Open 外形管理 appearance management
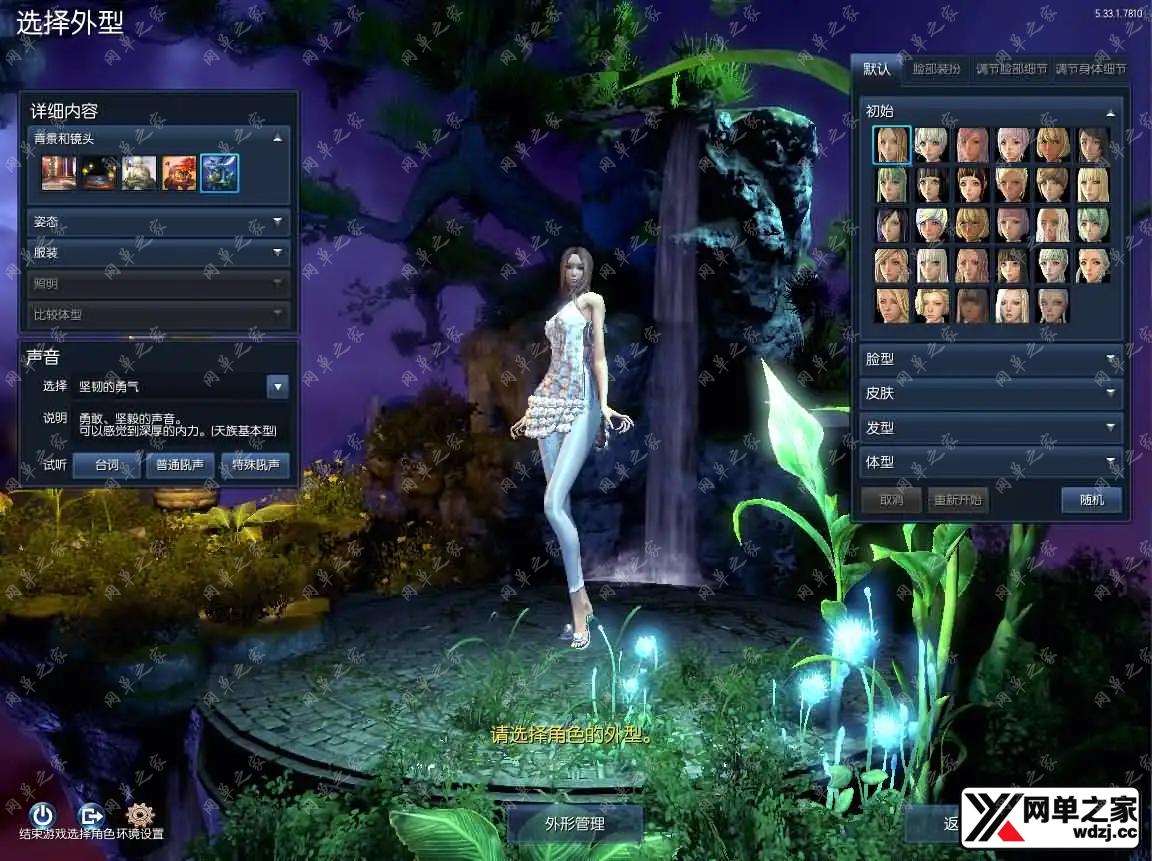 click(x=575, y=824)
